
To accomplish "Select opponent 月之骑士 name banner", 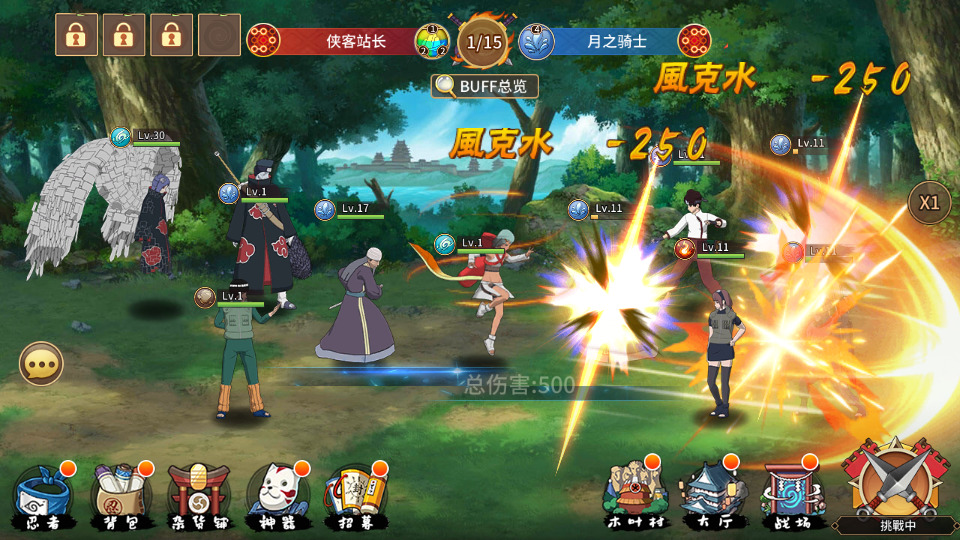I will tap(614, 41).
